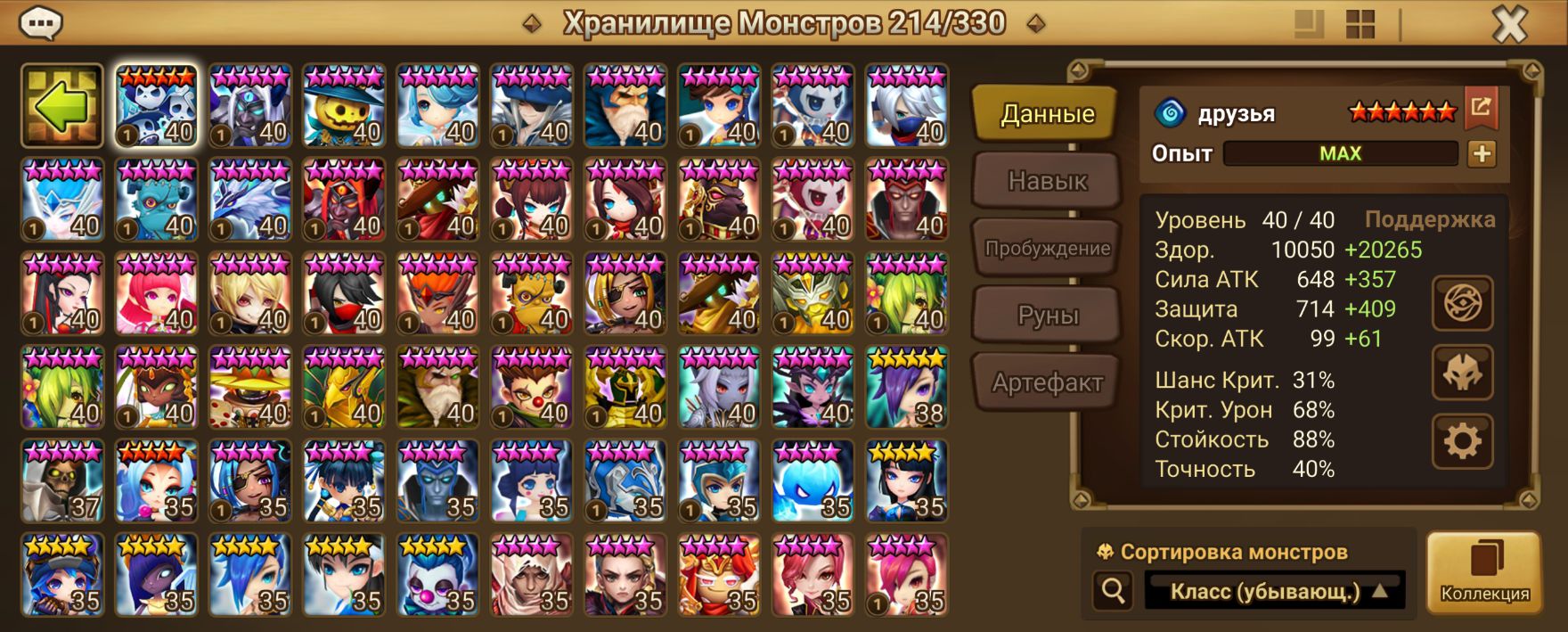The width and height of the screenshot is (1568, 632).
Task: Select the level 37 hooded skull monster
Action: coord(62,481)
